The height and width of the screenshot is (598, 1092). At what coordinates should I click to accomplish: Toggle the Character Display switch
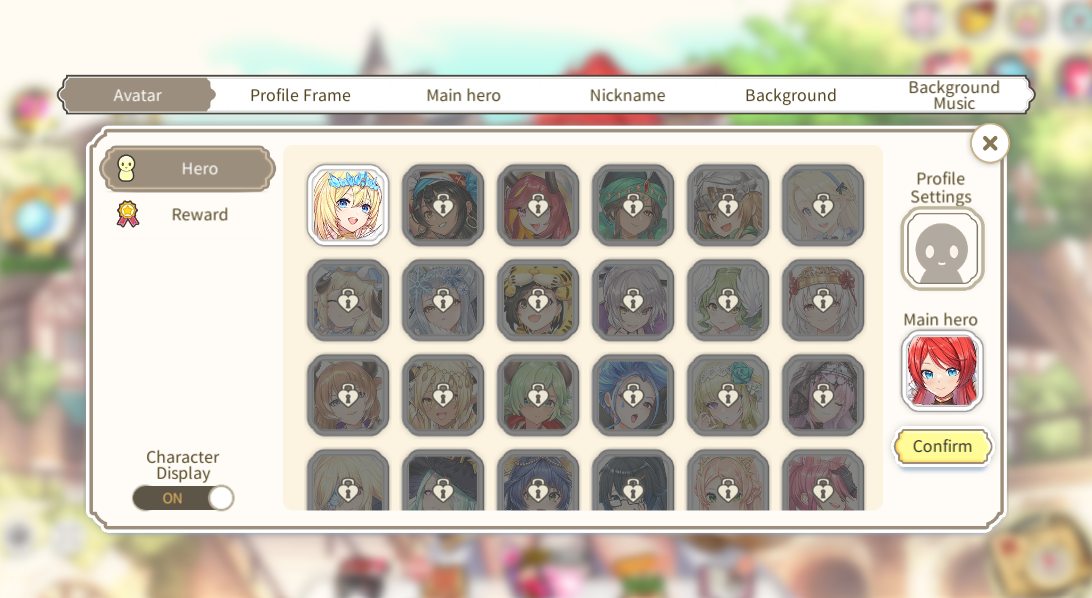pyautogui.click(x=183, y=498)
